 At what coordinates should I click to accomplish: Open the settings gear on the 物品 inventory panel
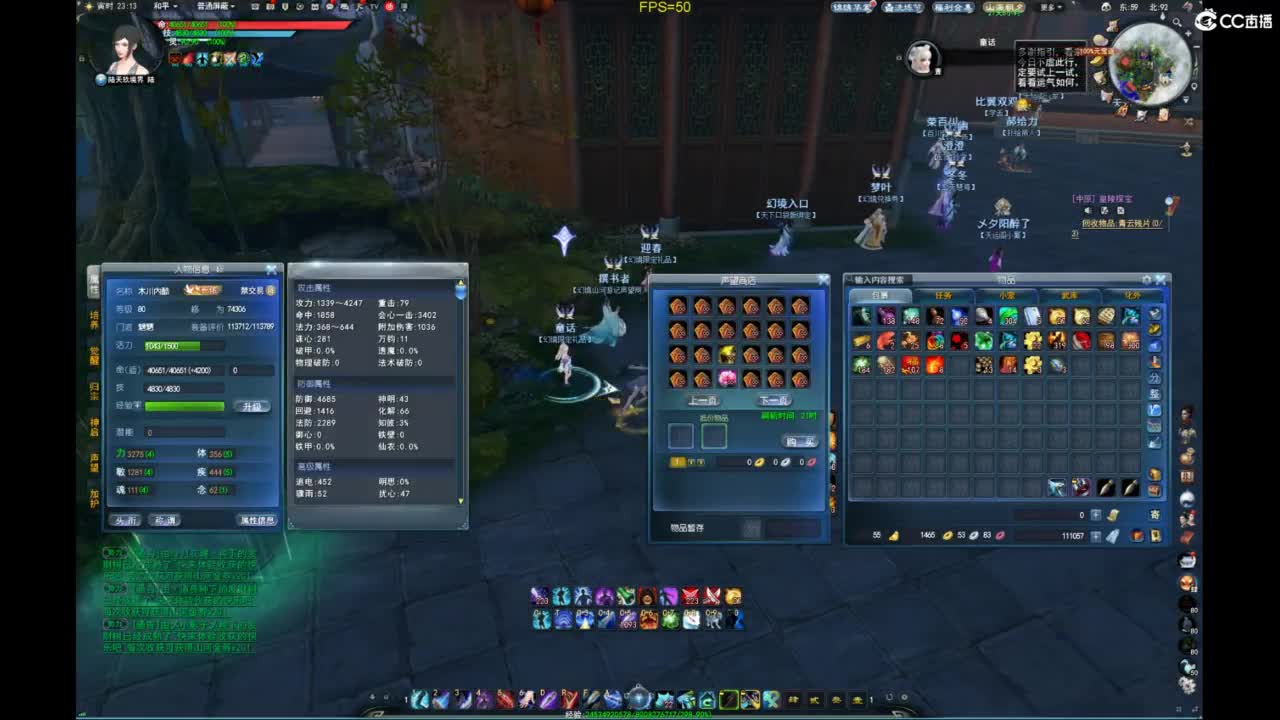click(x=1145, y=278)
